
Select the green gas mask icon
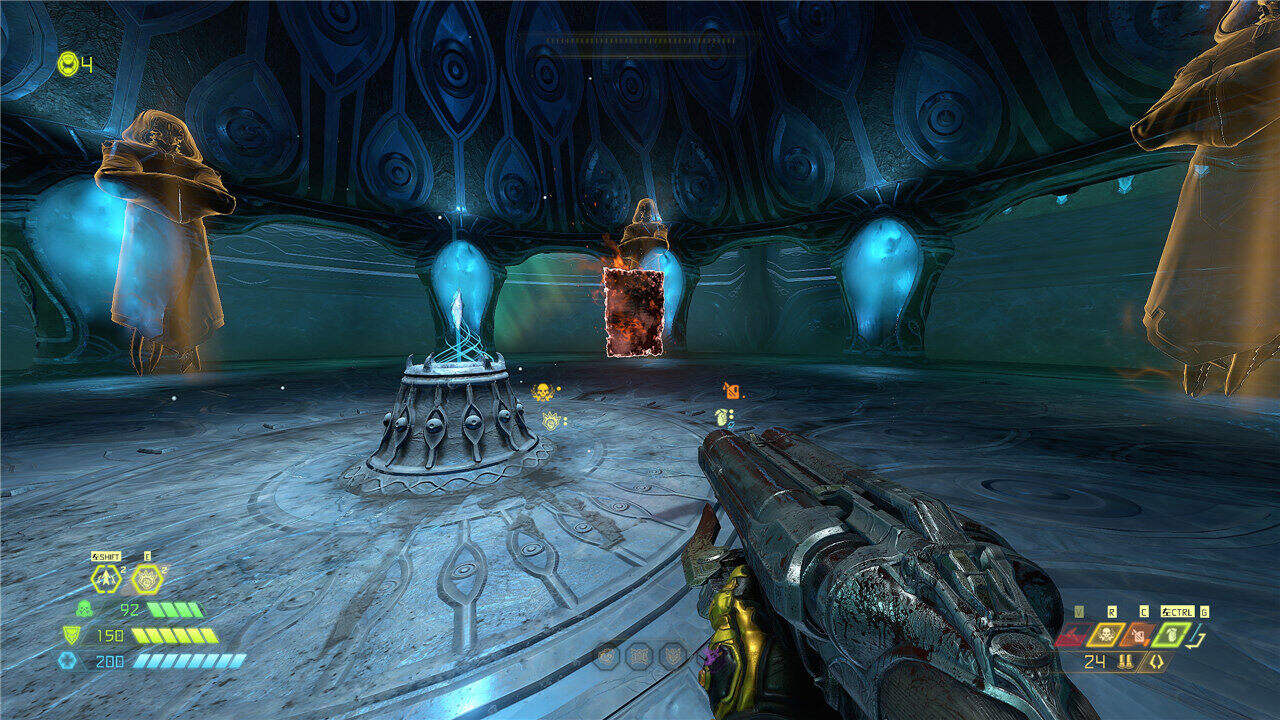[x=83, y=609]
